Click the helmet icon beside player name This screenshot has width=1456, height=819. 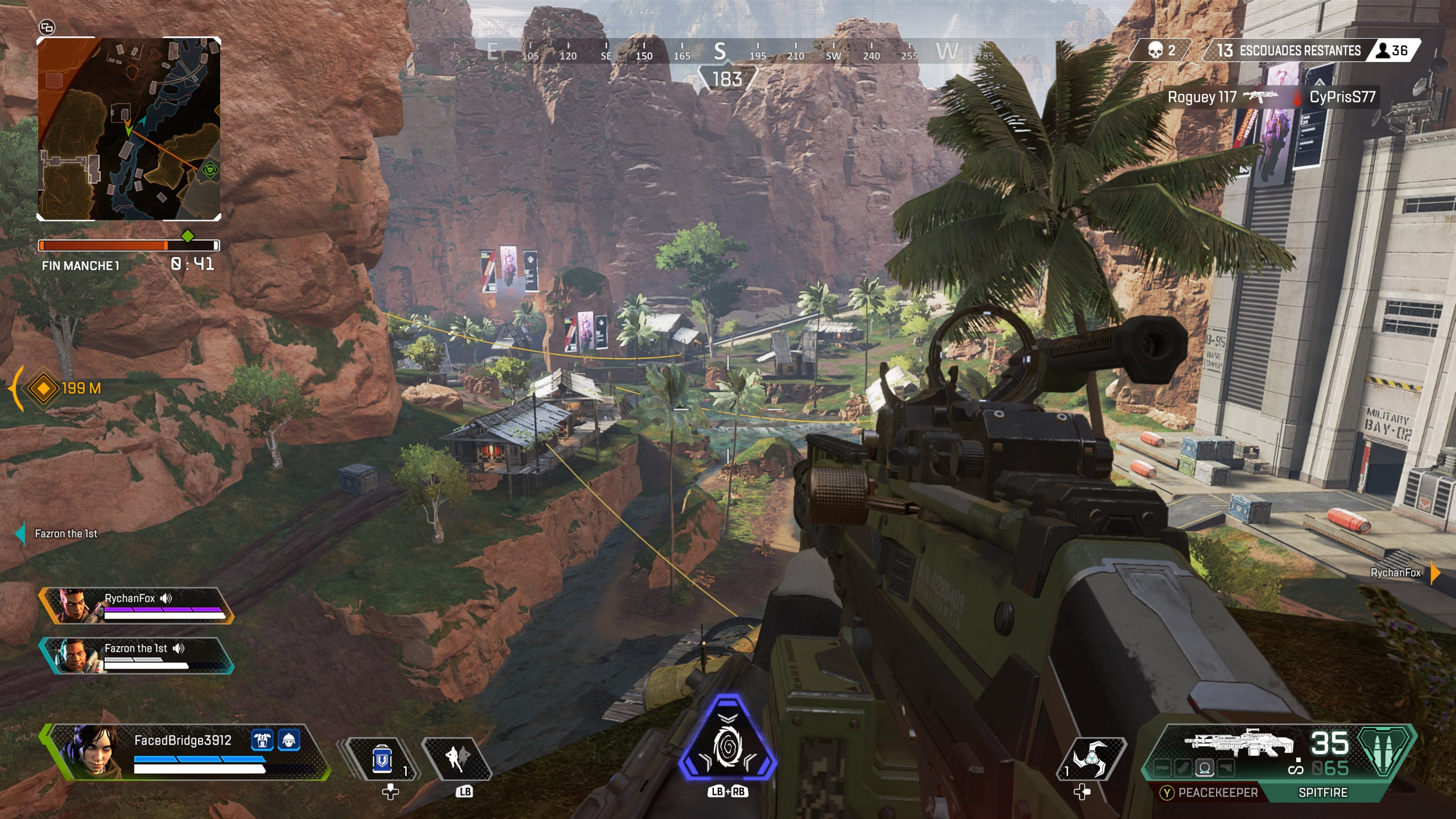(x=289, y=740)
